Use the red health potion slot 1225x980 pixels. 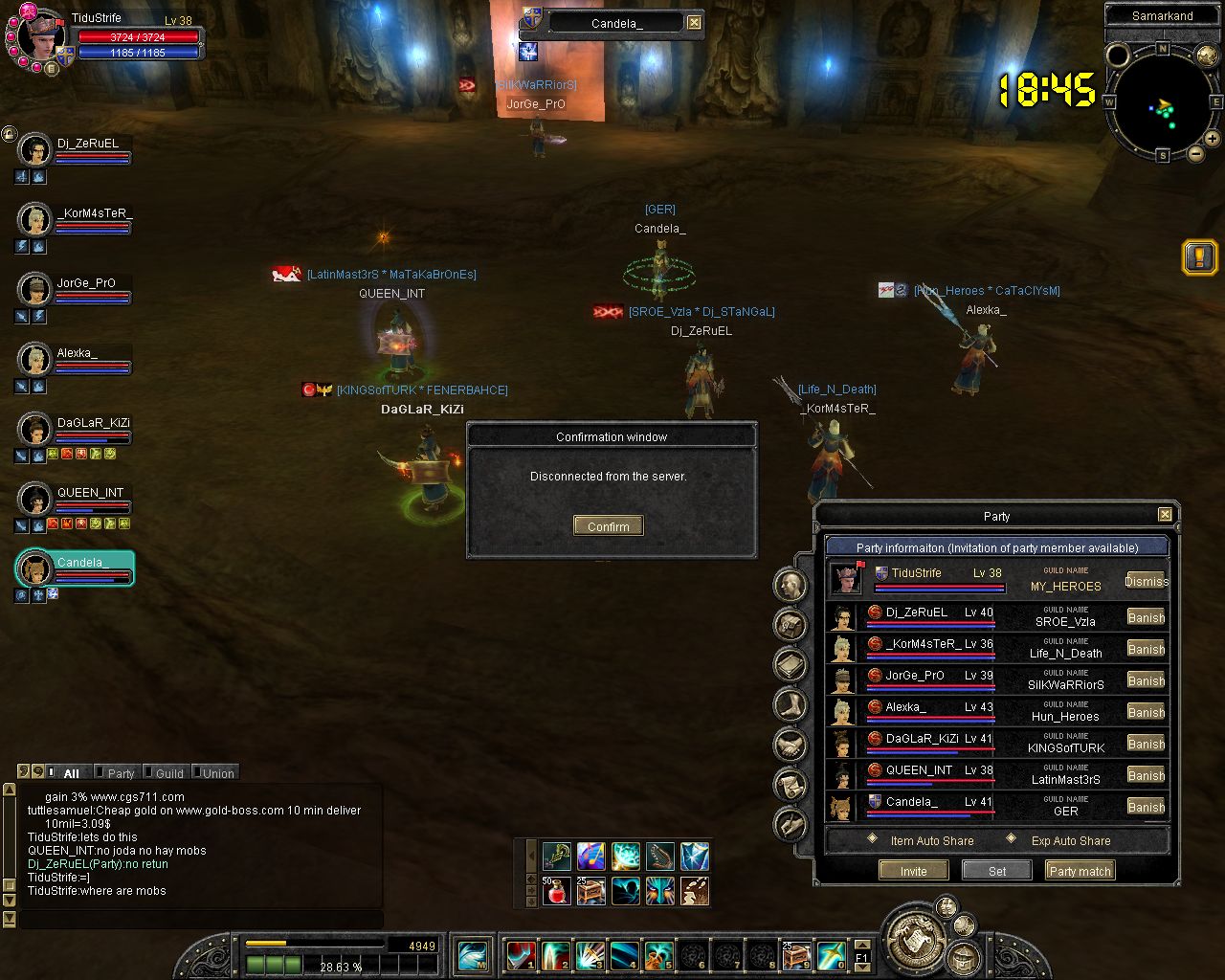pyautogui.click(x=556, y=891)
